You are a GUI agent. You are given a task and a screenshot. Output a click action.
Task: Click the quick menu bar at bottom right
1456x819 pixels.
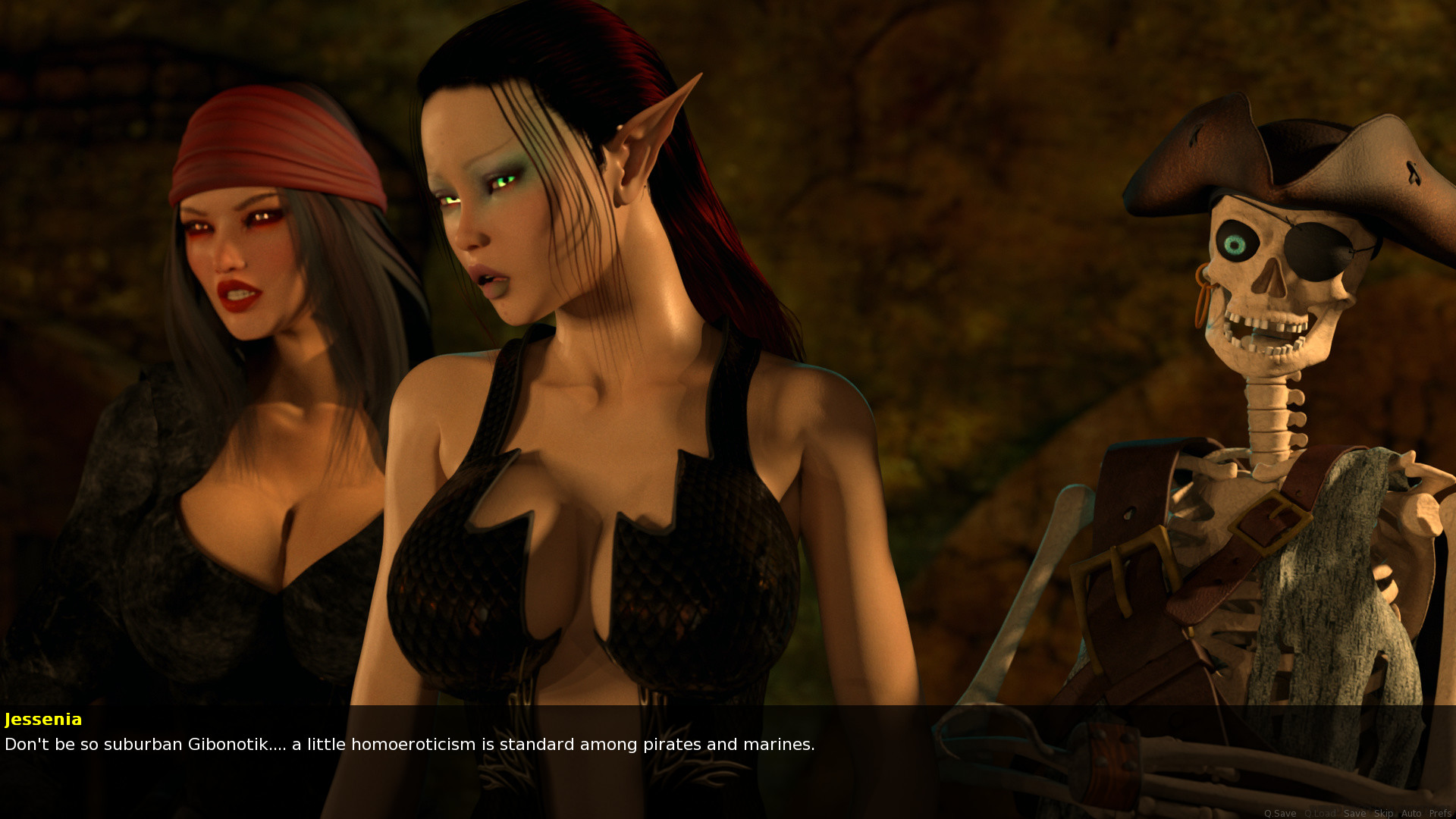[1357, 813]
